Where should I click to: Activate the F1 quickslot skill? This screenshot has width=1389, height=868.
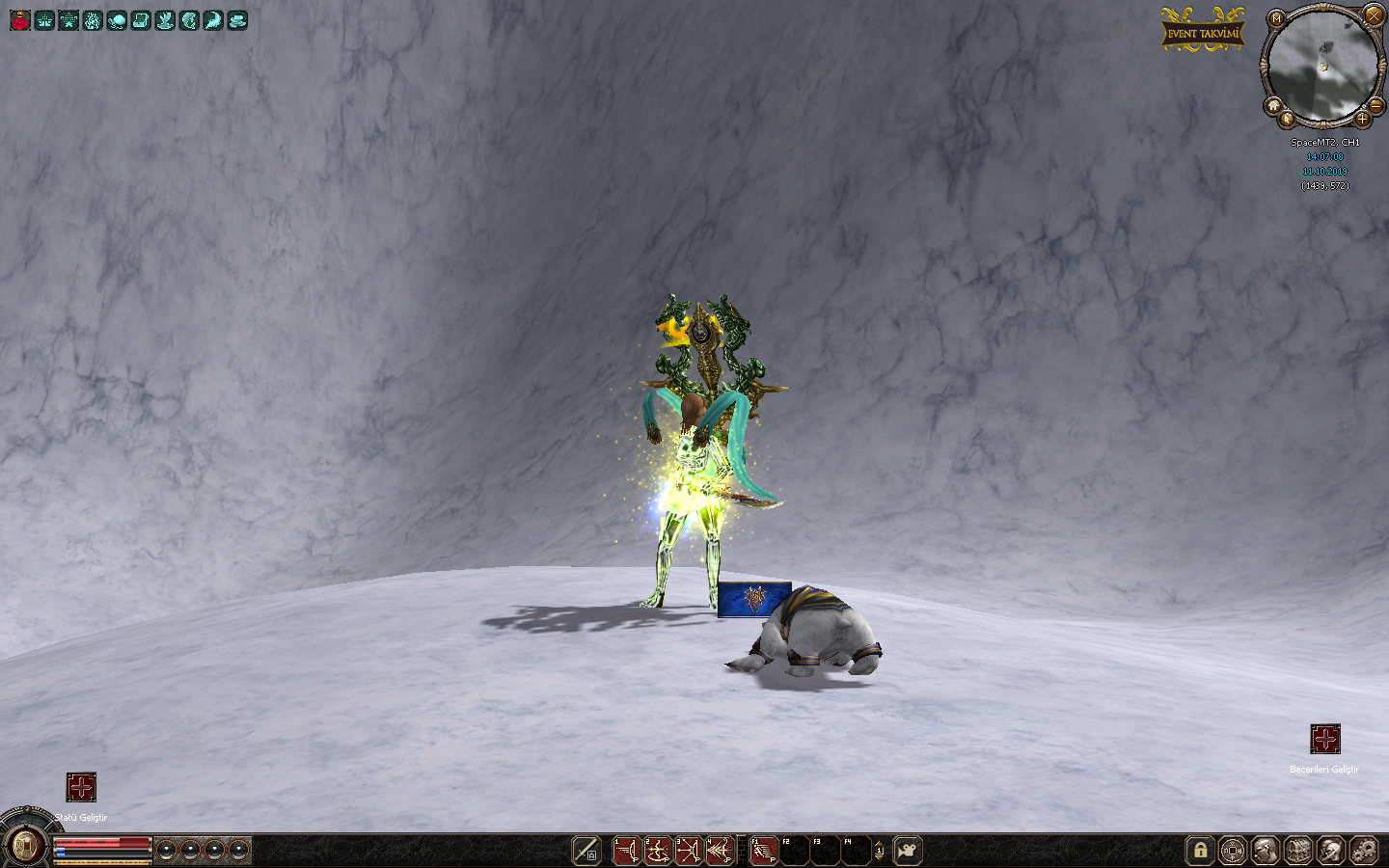(x=764, y=851)
